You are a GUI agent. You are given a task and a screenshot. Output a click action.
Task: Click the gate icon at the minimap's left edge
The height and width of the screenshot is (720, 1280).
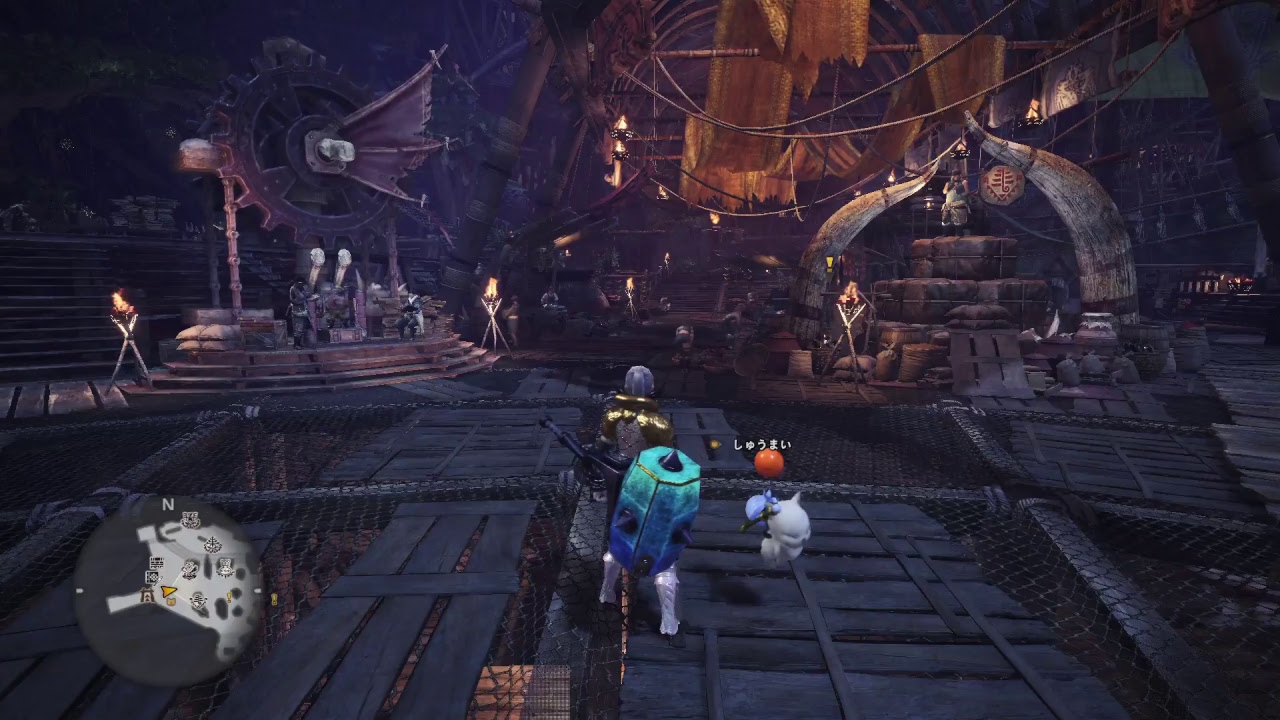point(145,595)
